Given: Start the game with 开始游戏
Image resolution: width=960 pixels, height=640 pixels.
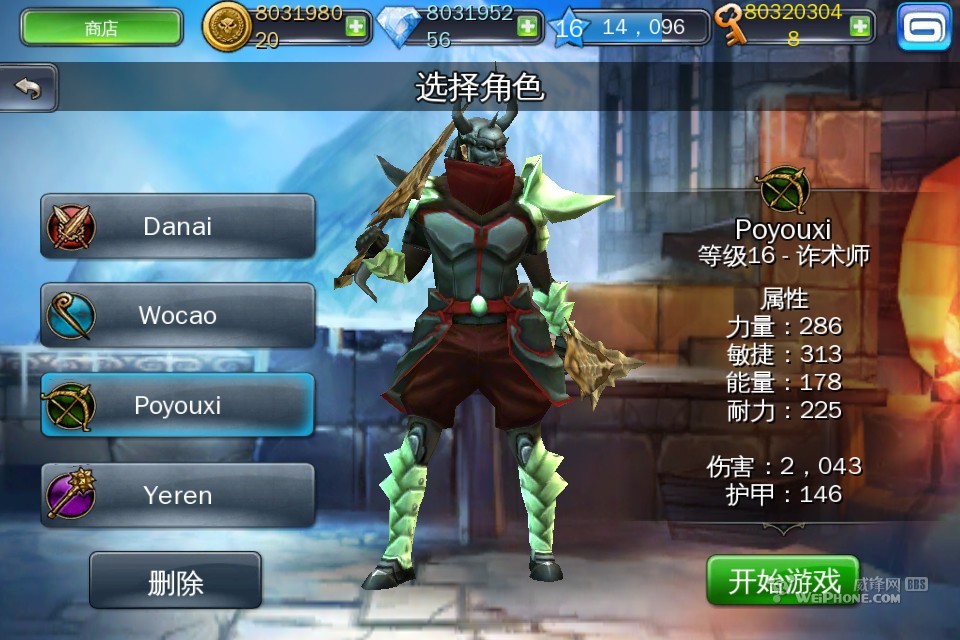Looking at the screenshot, I should pyautogui.click(x=783, y=581).
